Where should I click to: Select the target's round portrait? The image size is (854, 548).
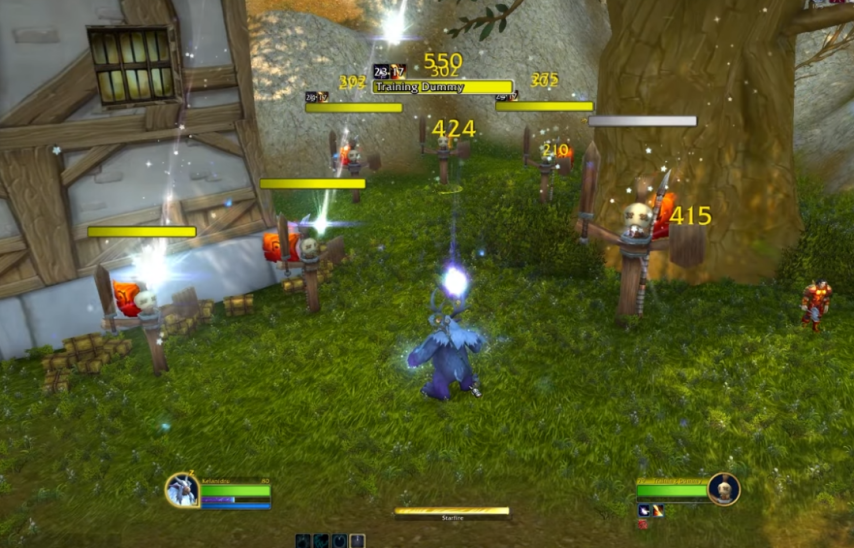coord(723,489)
